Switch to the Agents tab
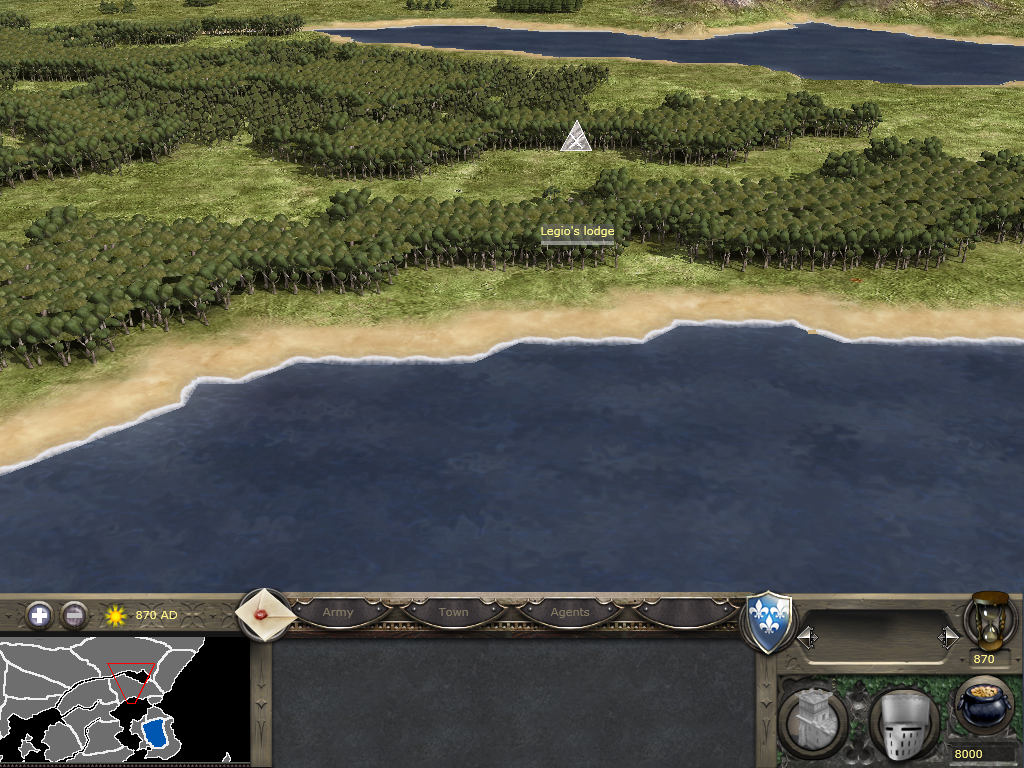 coord(570,612)
